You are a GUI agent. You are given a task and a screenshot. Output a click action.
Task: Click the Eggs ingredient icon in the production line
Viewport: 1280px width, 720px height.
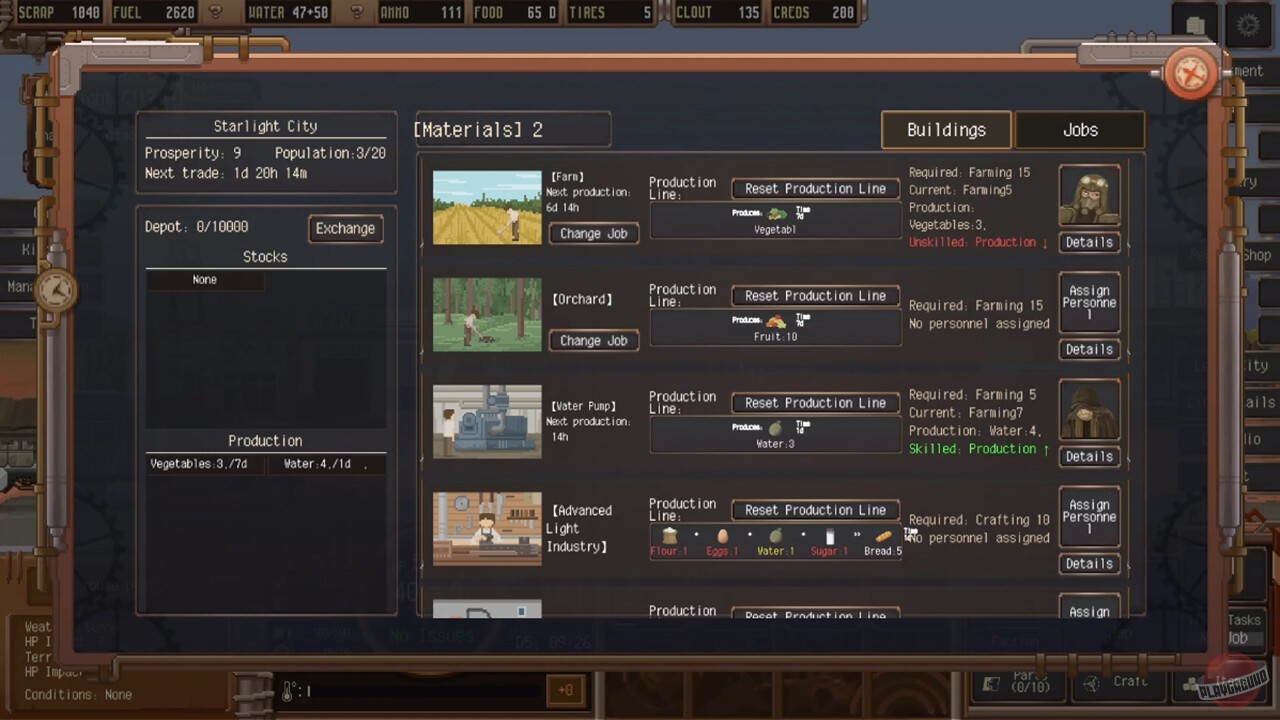coord(722,536)
